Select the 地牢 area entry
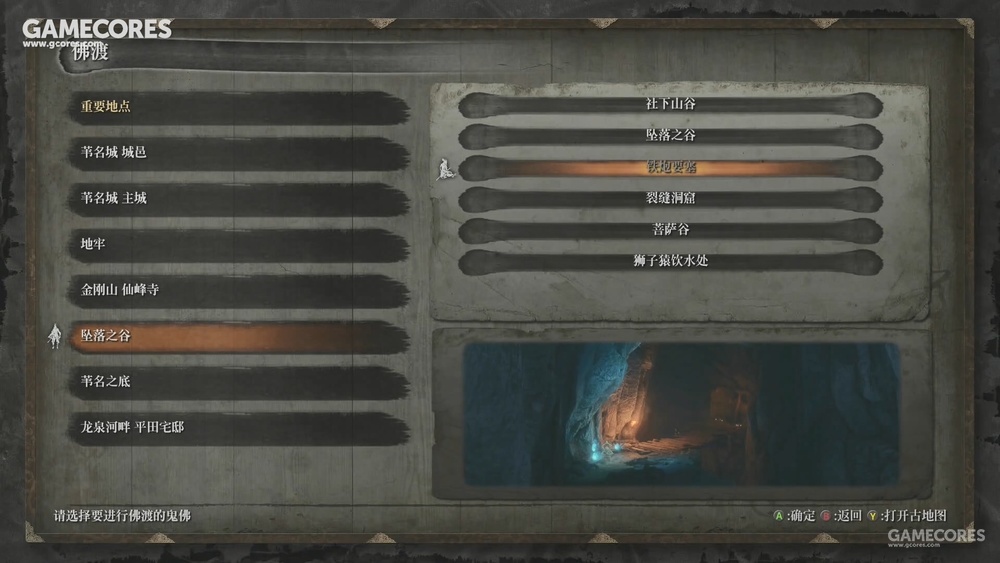 click(x=240, y=244)
